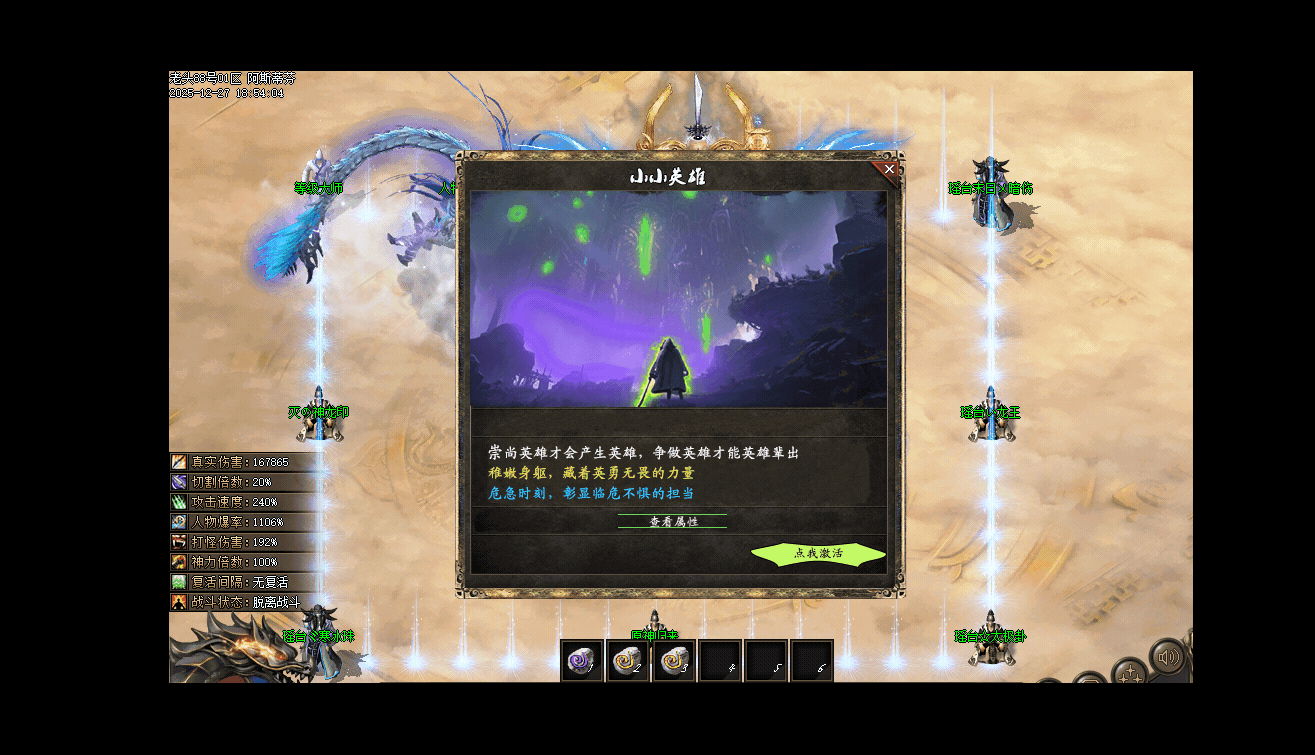Open 查看属性 to view attributes
1315x755 pixels.
click(x=673, y=521)
